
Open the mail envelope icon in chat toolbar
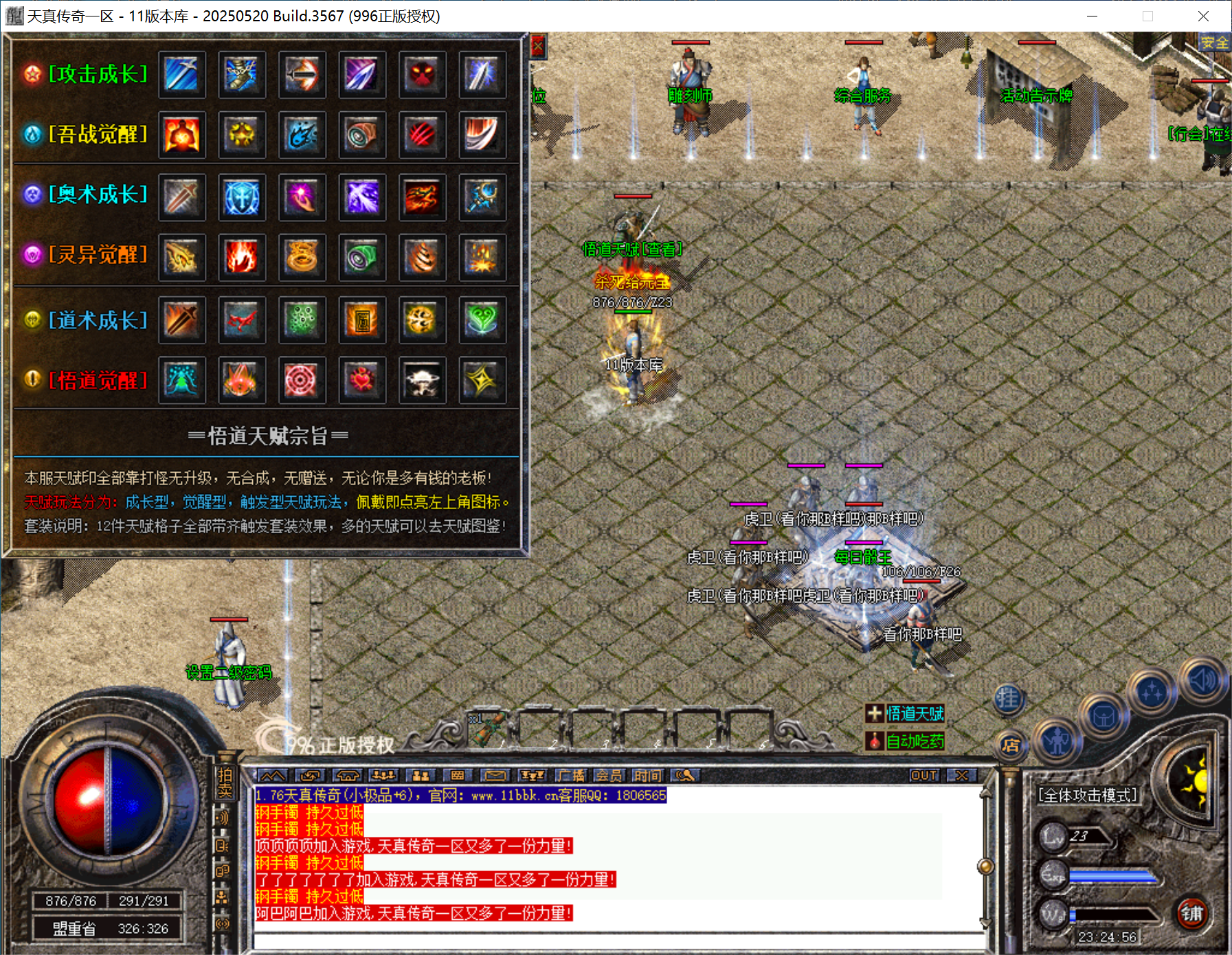tap(495, 776)
